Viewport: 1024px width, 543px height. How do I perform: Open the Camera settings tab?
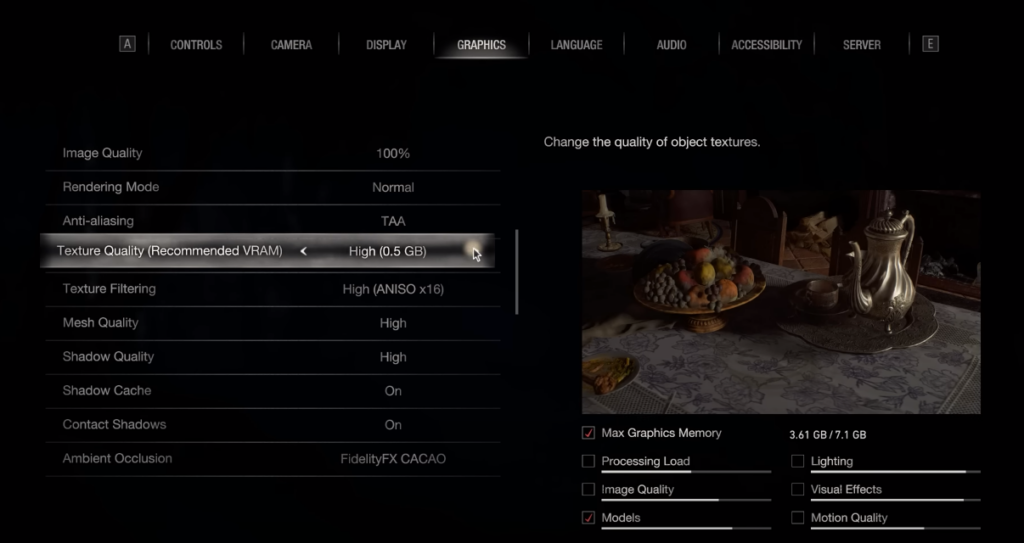point(291,45)
